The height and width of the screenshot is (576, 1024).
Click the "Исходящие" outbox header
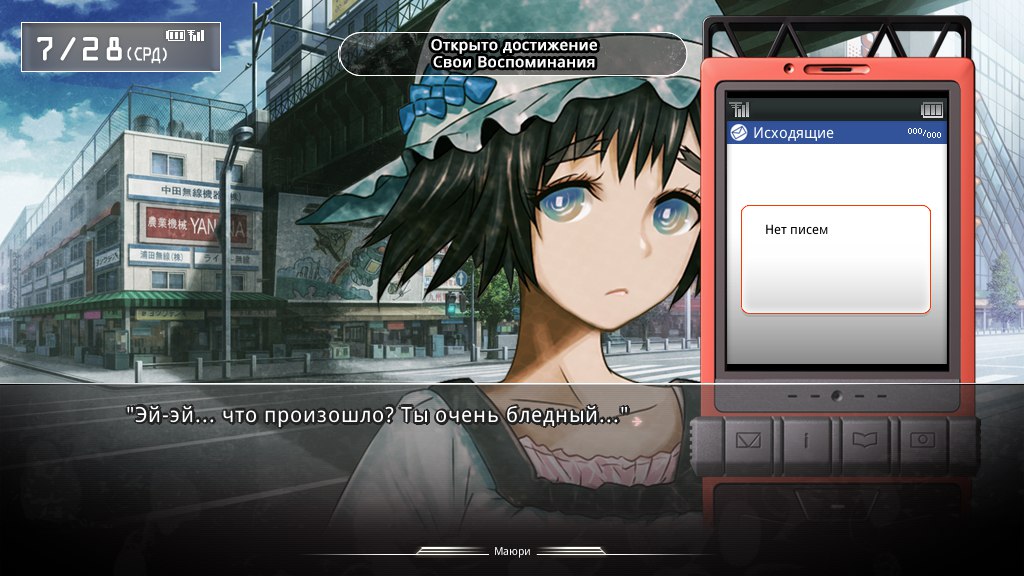click(835, 133)
